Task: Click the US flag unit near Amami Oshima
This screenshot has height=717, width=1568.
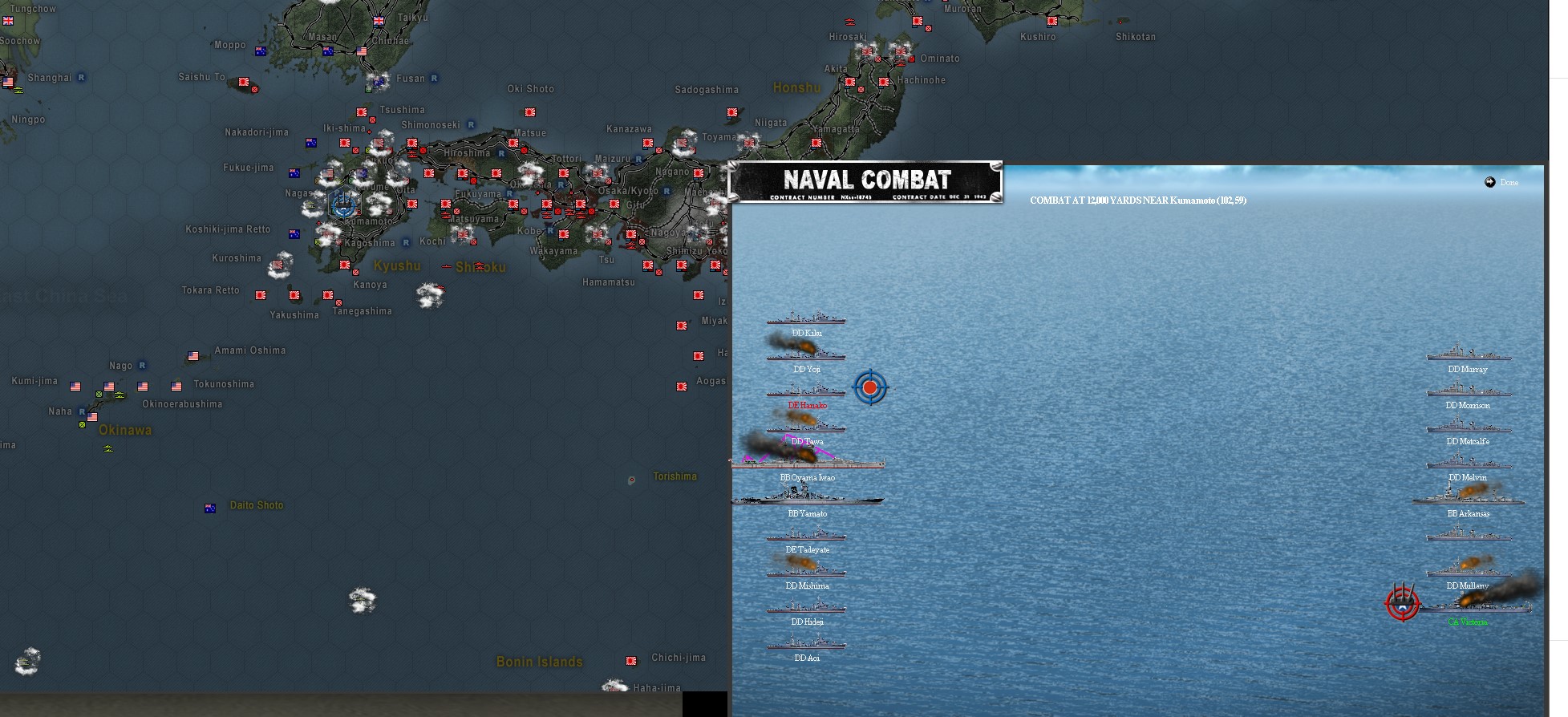Action: pos(192,356)
